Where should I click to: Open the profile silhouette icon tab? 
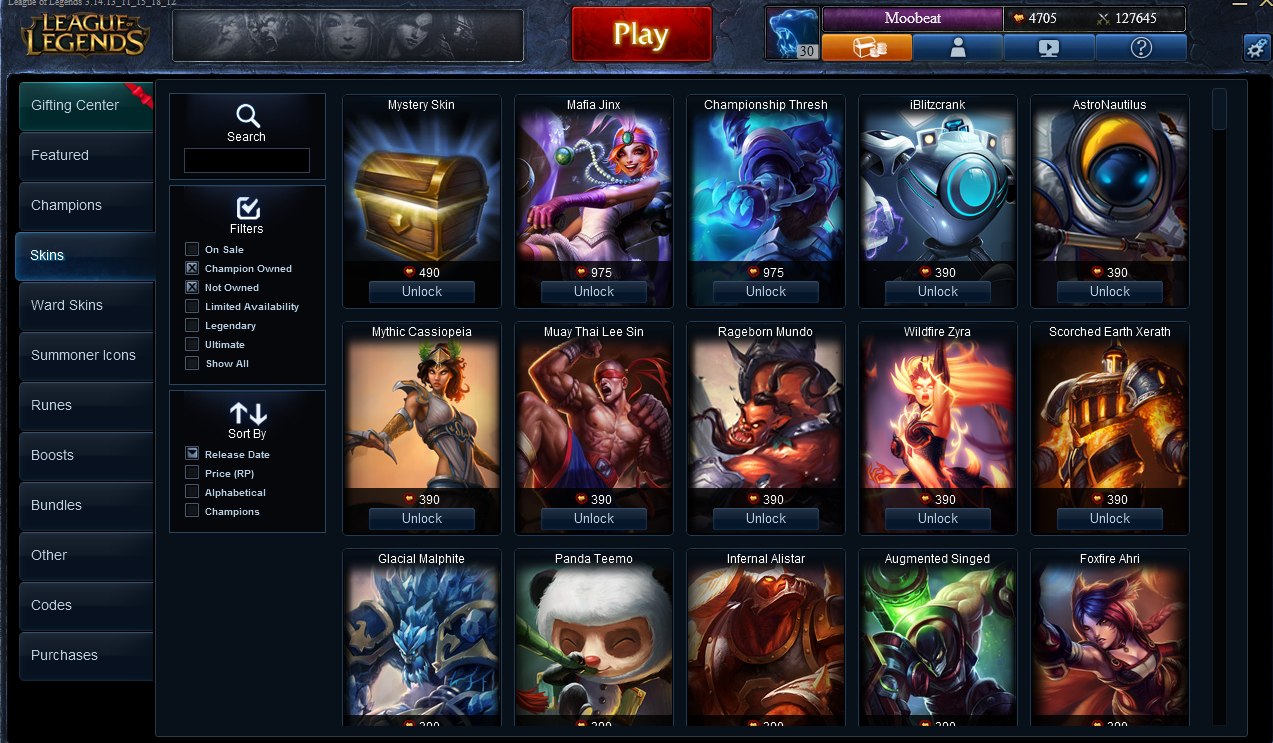tap(957, 47)
